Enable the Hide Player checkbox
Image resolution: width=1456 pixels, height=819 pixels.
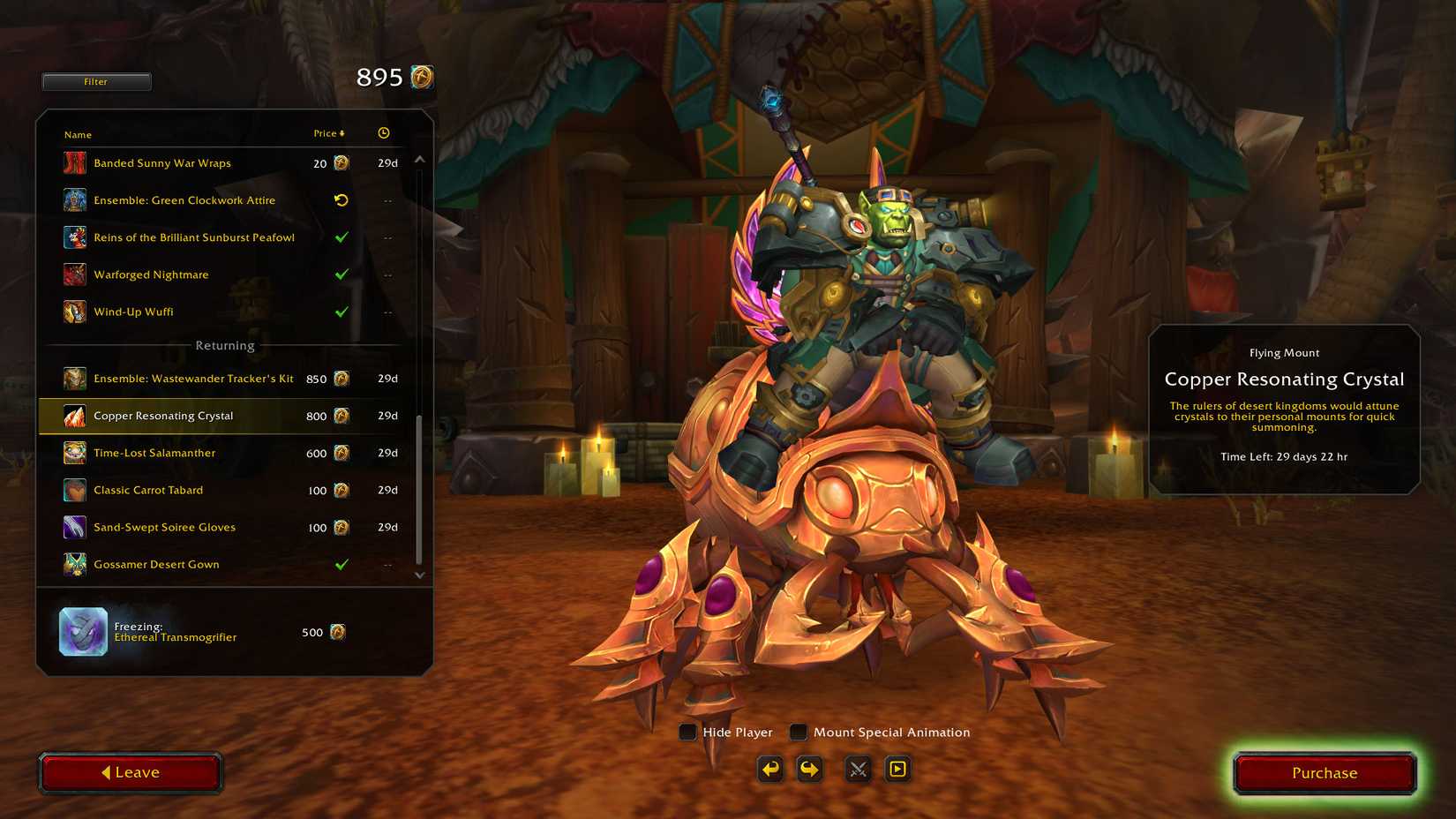tap(687, 732)
